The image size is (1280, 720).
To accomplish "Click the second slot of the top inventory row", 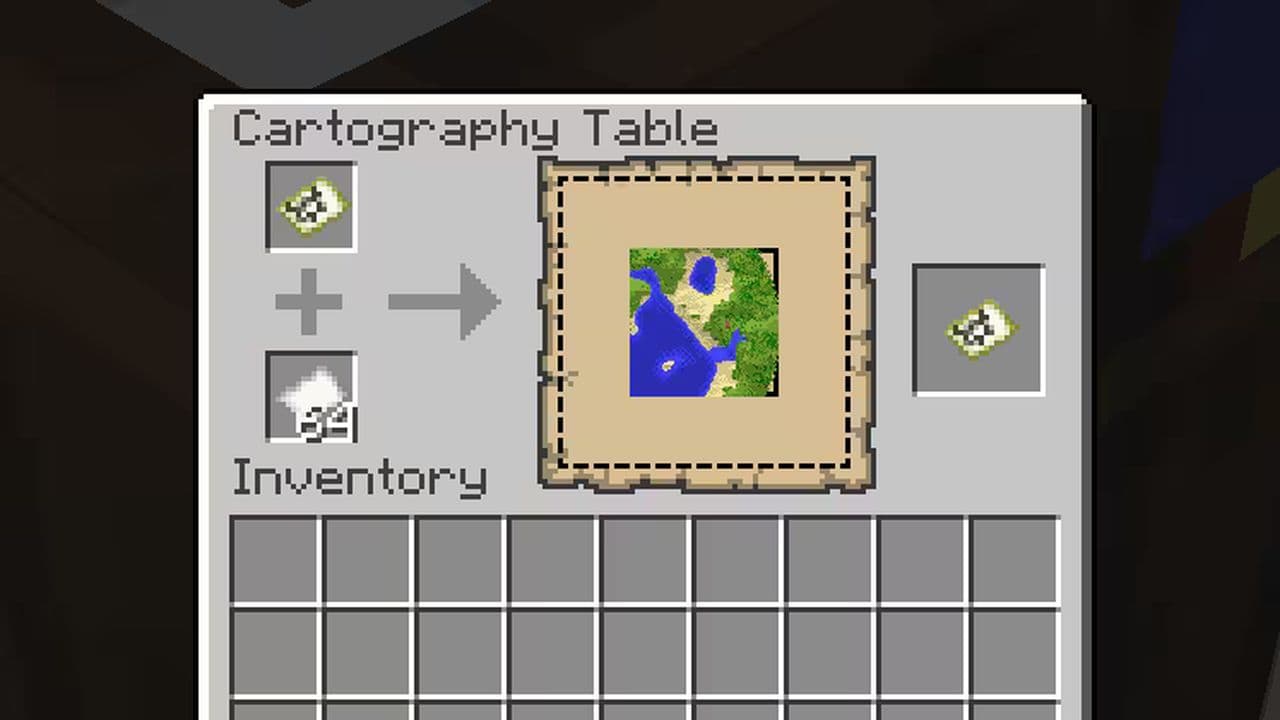I will tap(368, 560).
